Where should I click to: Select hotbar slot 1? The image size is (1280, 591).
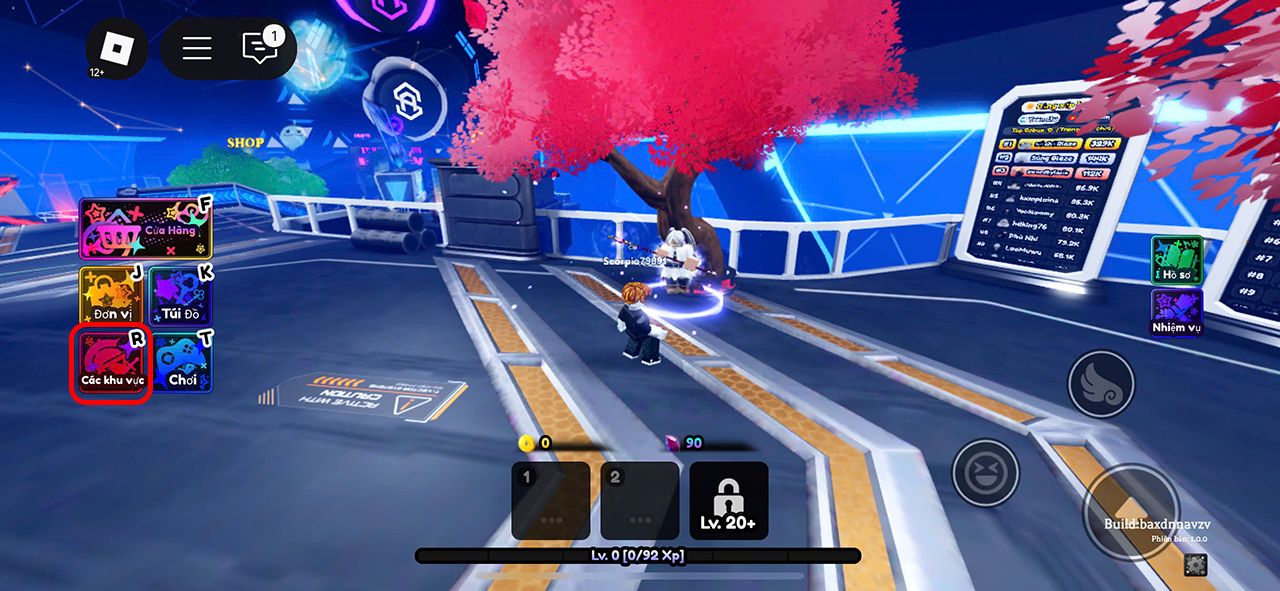551,500
